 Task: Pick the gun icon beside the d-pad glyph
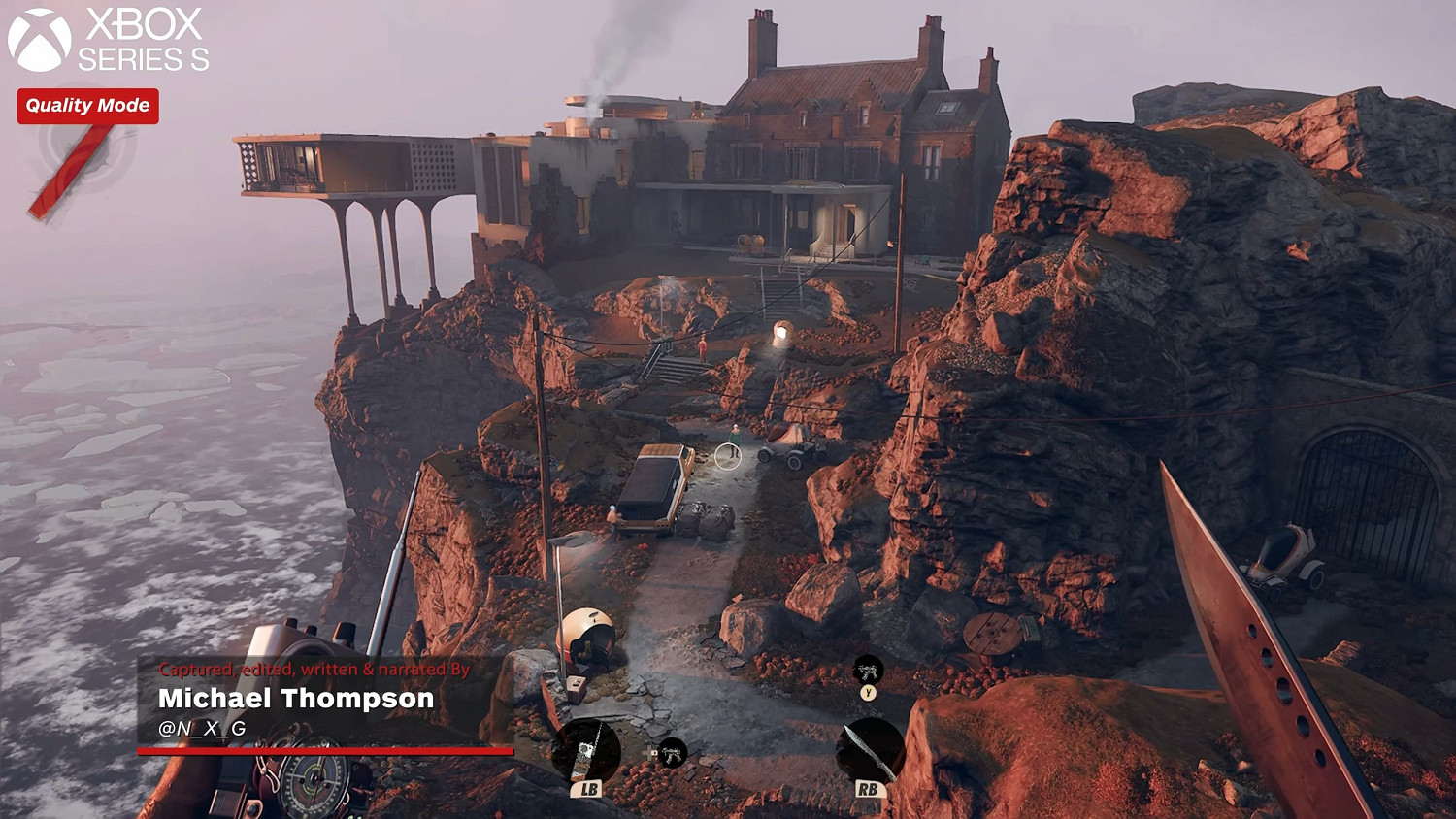click(672, 752)
